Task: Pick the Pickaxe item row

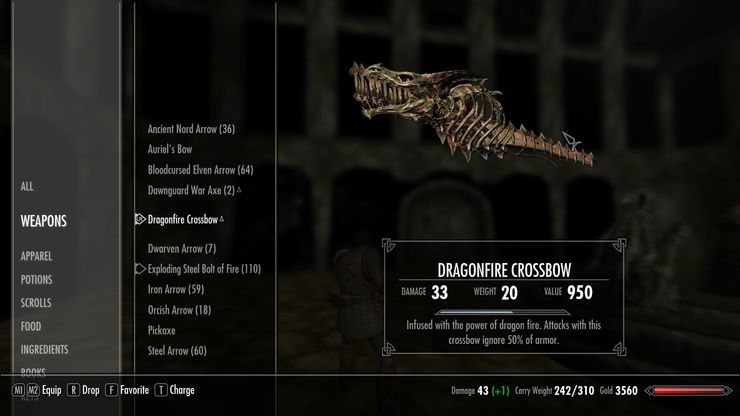Action: (x=163, y=330)
